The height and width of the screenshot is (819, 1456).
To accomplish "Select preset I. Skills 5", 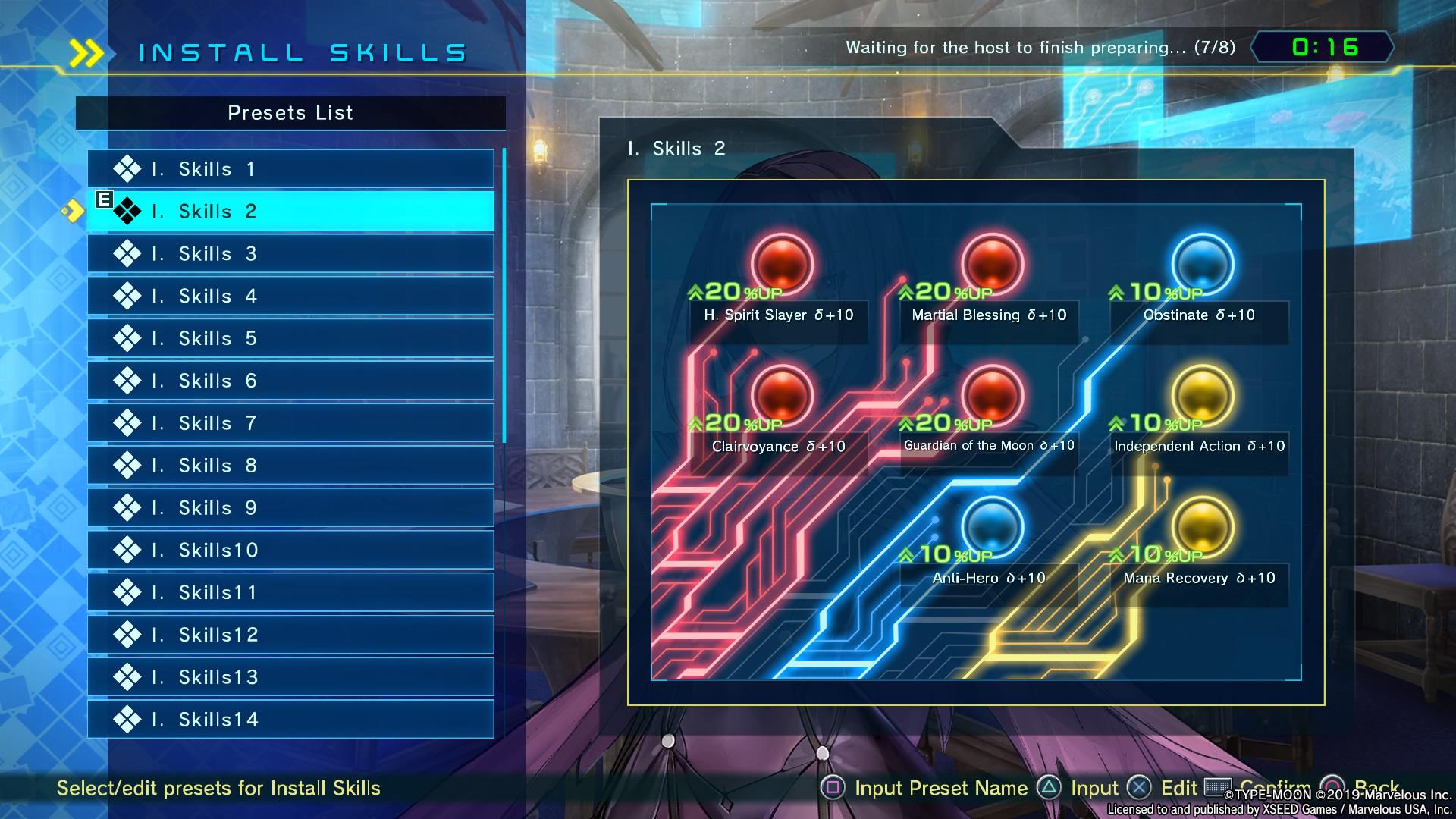I will (x=290, y=338).
